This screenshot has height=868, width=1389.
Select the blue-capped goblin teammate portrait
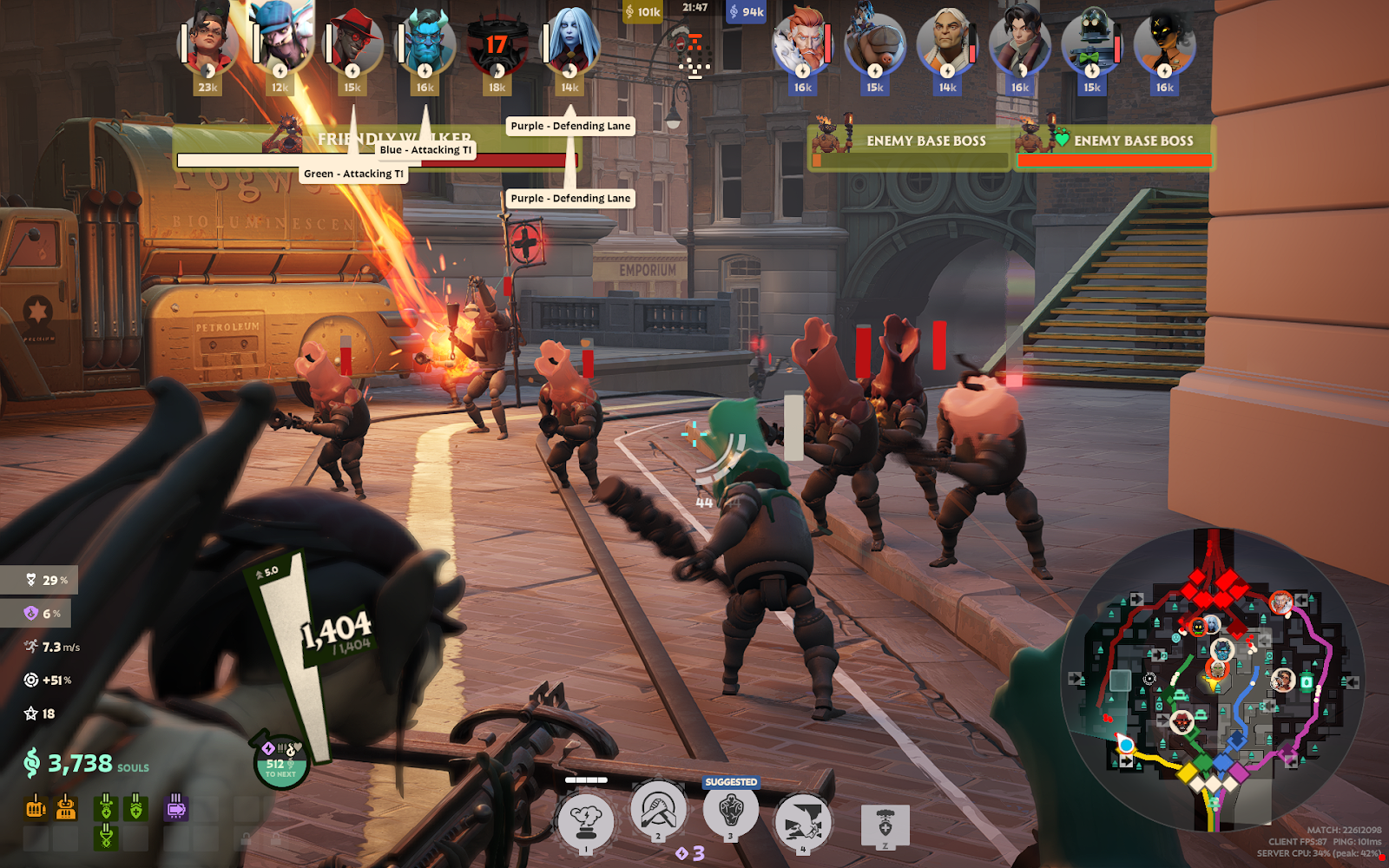click(280, 39)
